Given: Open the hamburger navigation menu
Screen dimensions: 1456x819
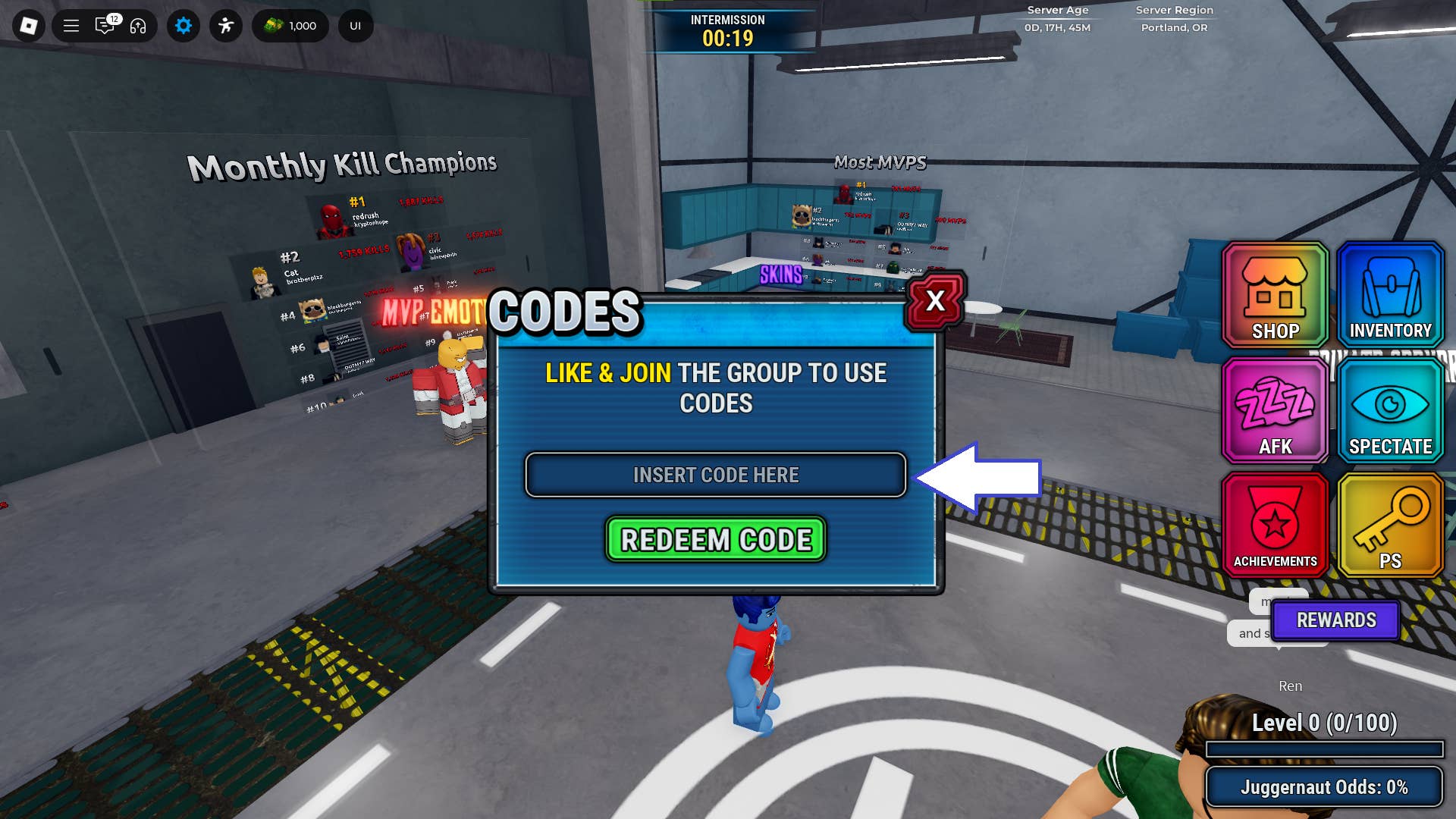Looking at the screenshot, I should click(x=70, y=25).
